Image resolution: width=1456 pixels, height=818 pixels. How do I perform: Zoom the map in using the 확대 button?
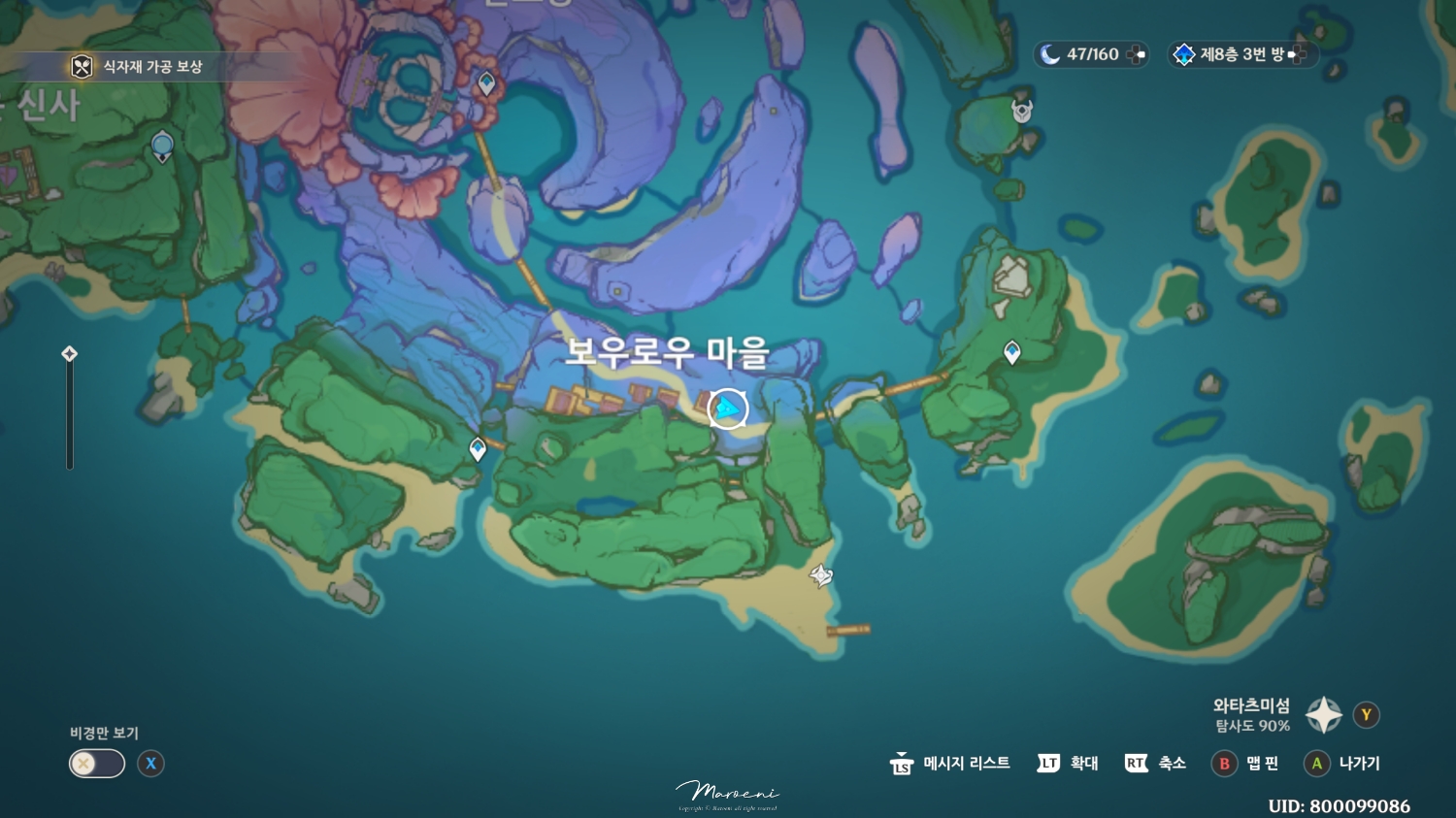(x=1068, y=764)
